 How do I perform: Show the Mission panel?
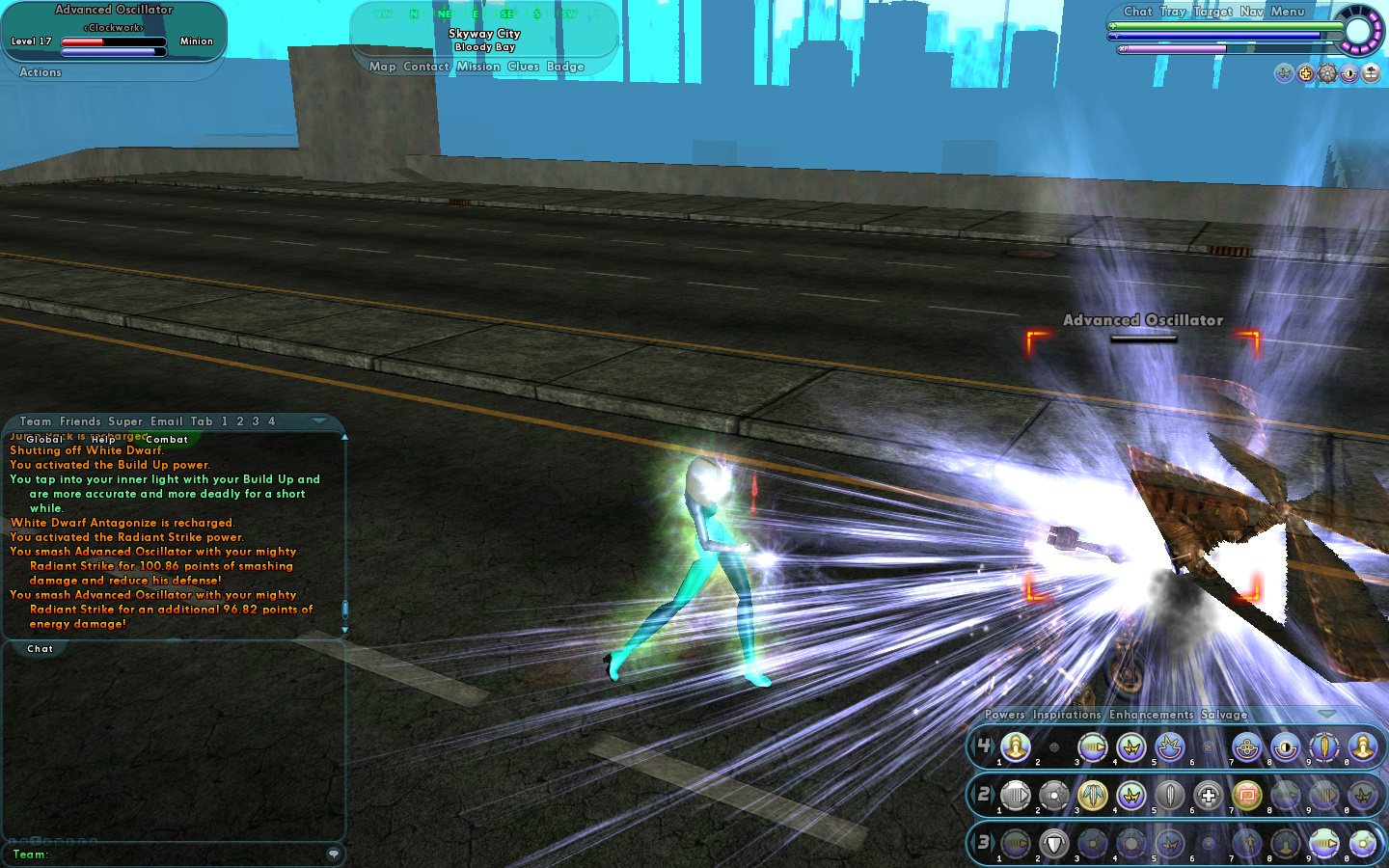click(478, 67)
